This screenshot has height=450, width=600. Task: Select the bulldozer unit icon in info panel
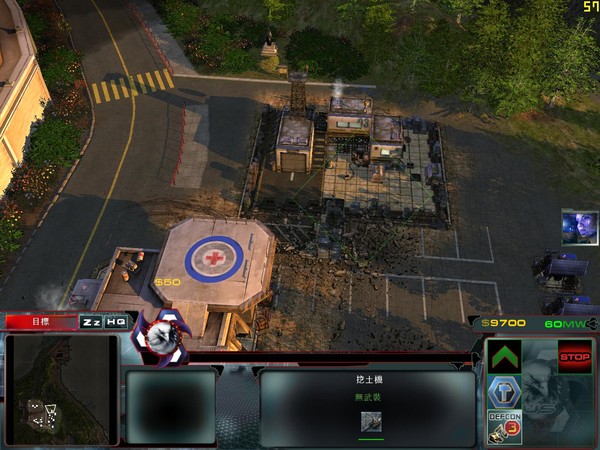pos(371,422)
